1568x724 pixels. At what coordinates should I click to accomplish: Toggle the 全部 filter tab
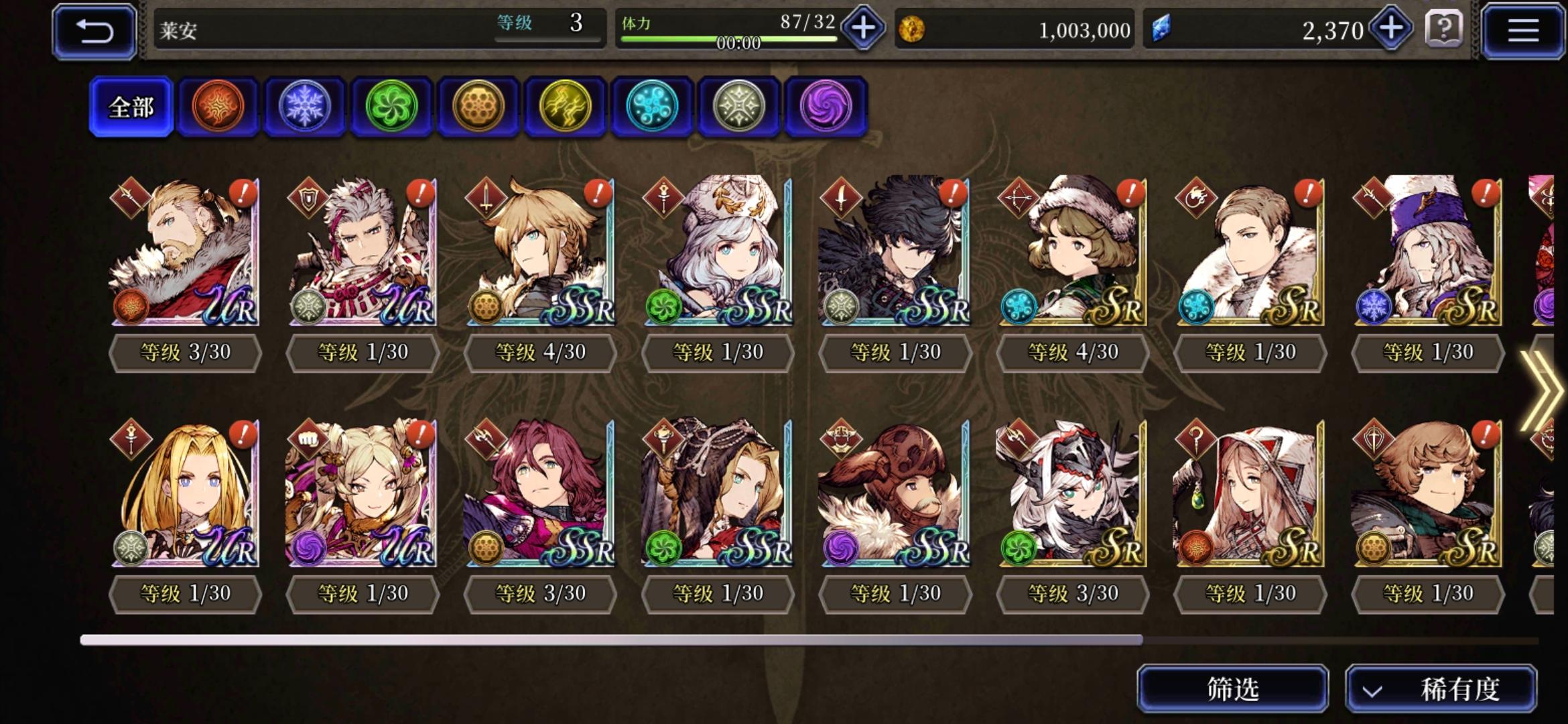coord(131,105)
